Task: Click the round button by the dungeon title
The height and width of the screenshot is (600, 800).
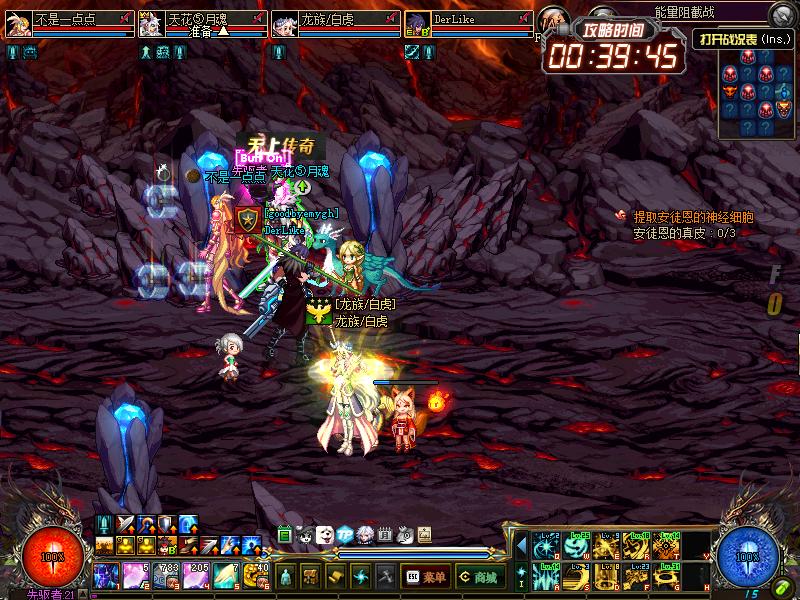Action: tap(780, 13)
